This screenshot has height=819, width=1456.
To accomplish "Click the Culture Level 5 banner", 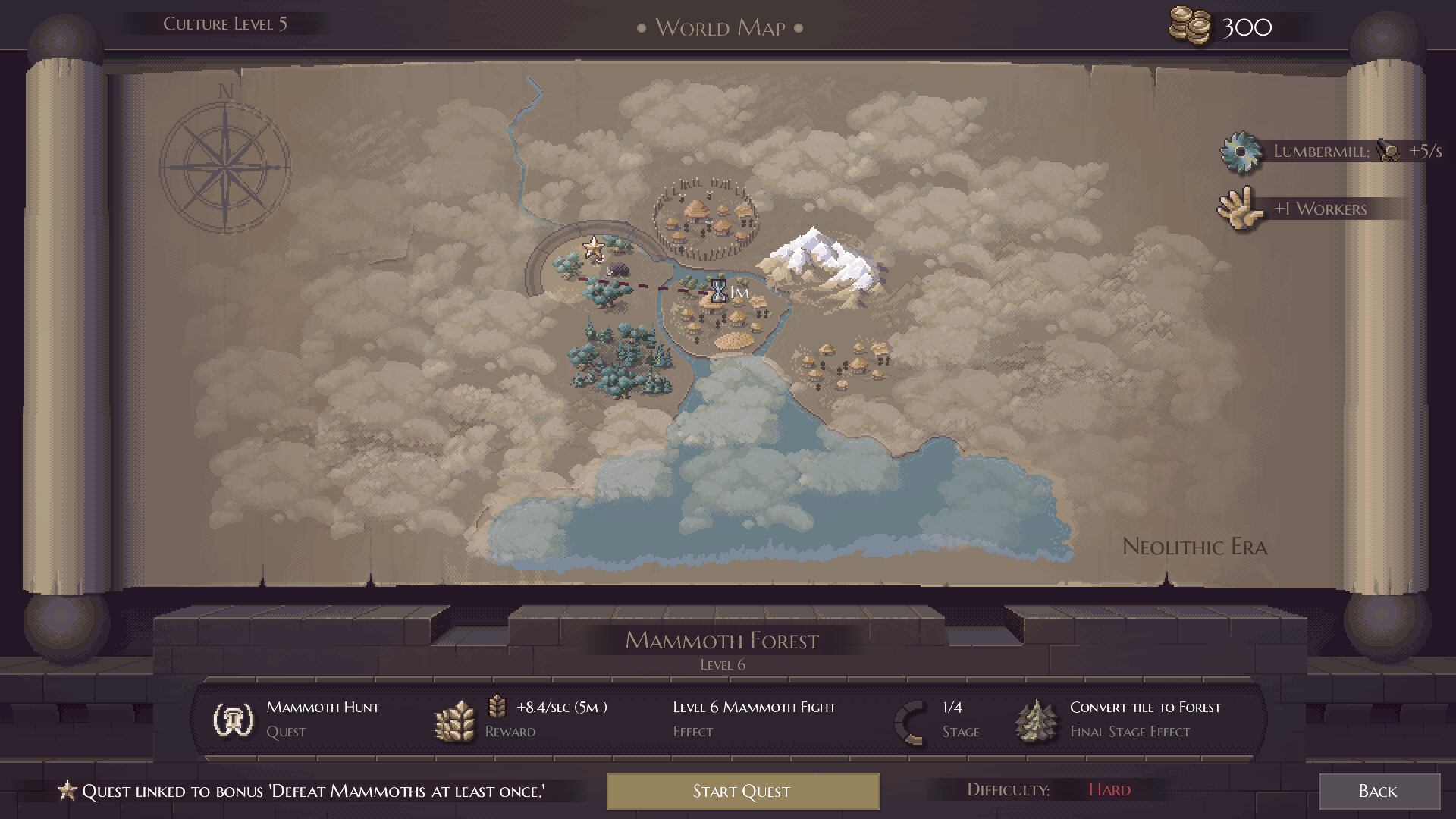I will 225,22.
